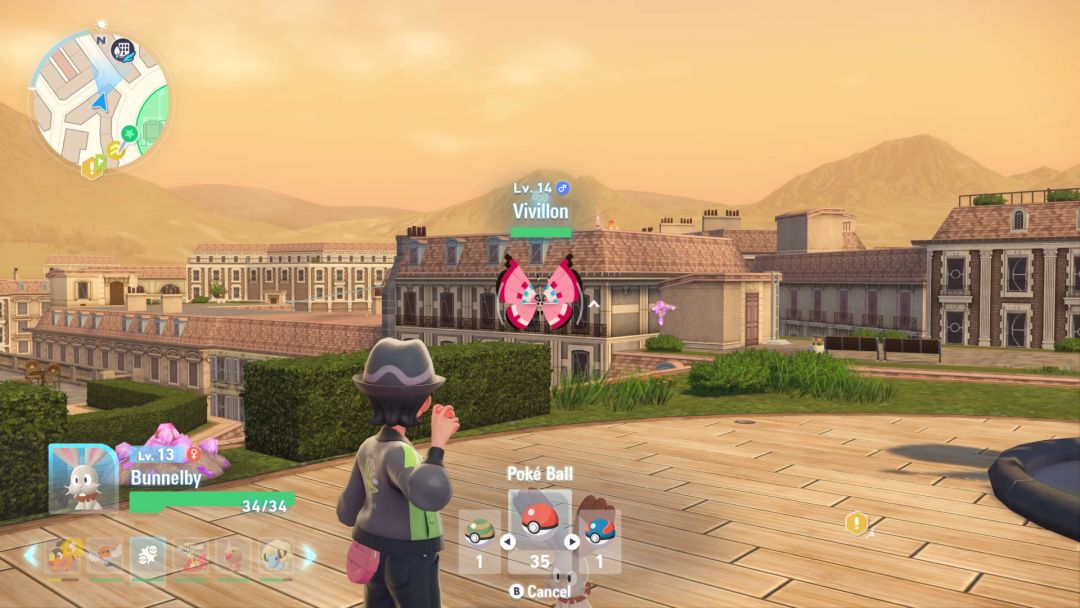The width and height of the screenshot is (1080, 608).
Task: Select the blue party Pokémon with the hat
Action: click(x=274, y=557)
